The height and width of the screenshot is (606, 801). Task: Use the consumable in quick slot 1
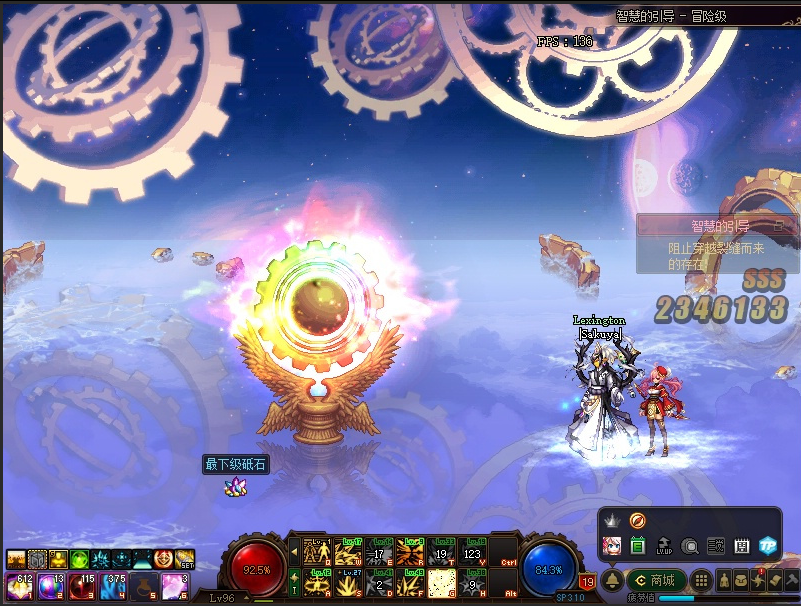(x=18, y=586)
